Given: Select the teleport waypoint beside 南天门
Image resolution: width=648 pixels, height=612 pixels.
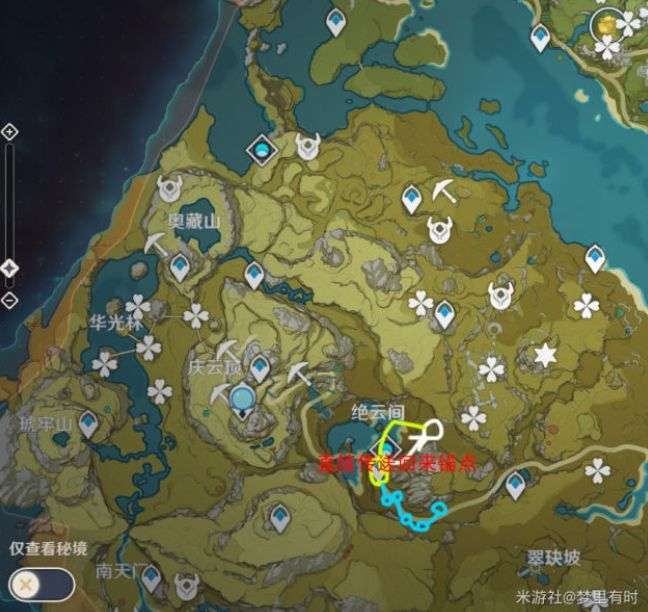Looking at the screenshot, I should point(151,577).
